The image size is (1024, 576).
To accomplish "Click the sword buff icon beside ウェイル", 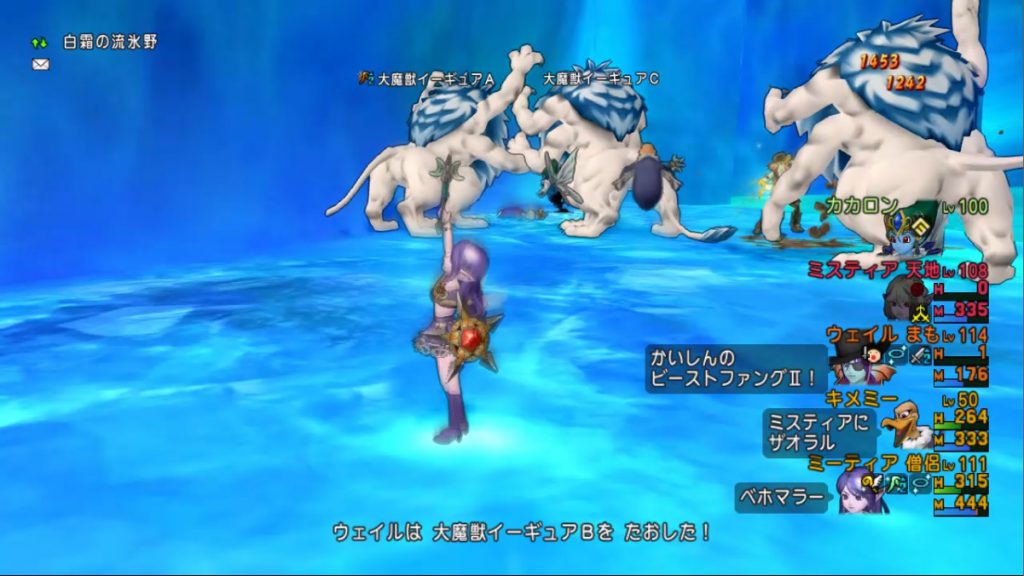I will (920, 354).
